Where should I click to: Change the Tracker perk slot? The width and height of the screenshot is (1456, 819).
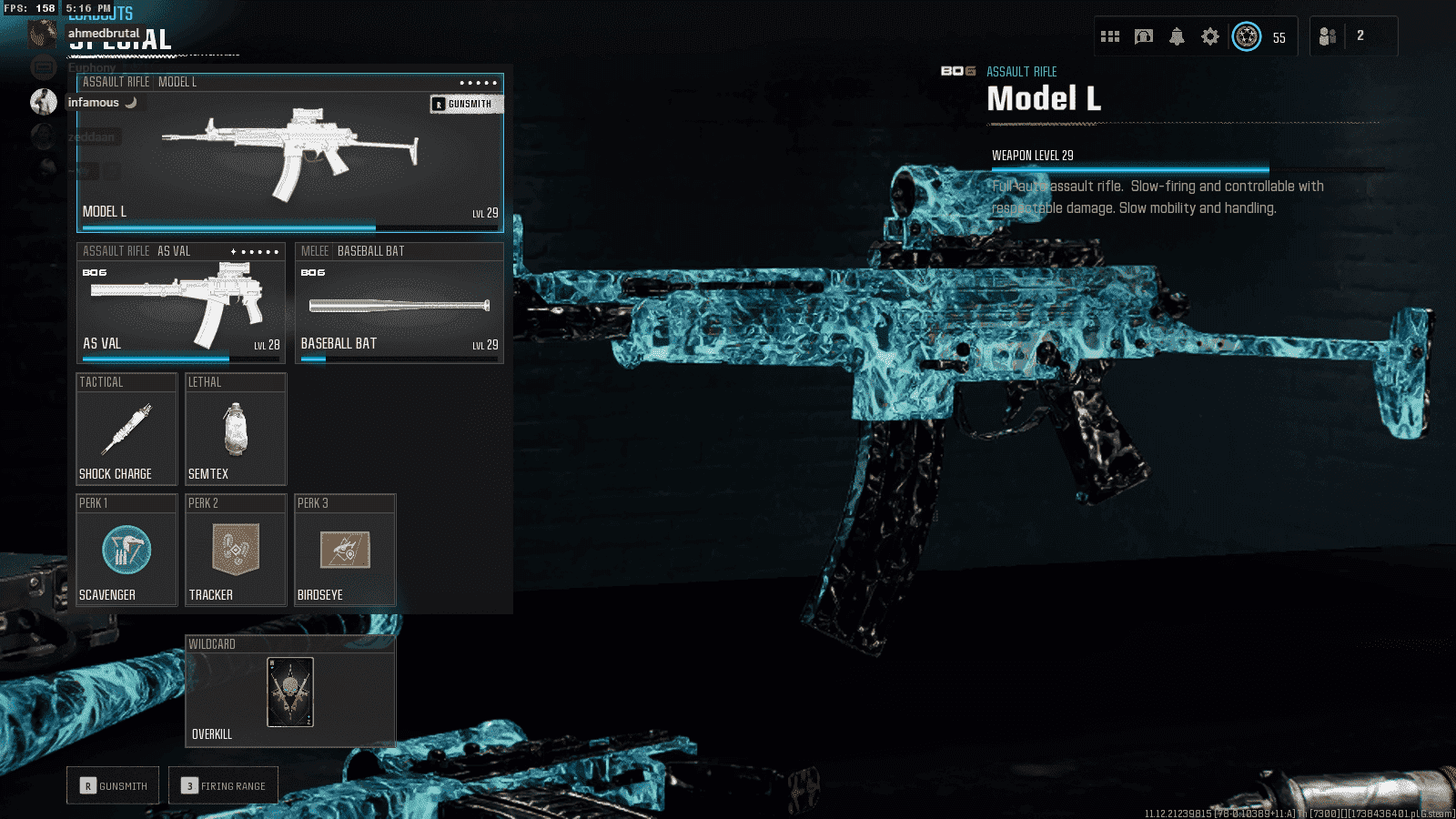coord(236,551)
